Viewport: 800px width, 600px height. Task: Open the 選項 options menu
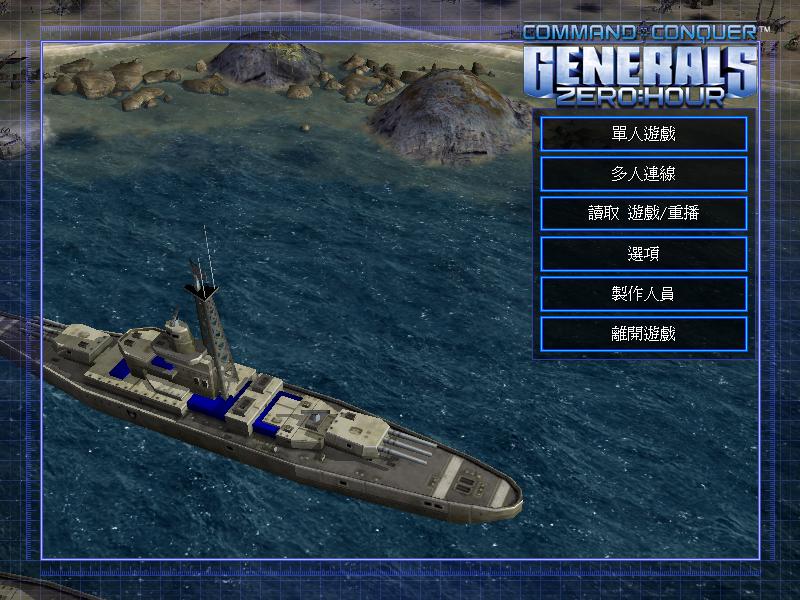(x=643, y=254)
